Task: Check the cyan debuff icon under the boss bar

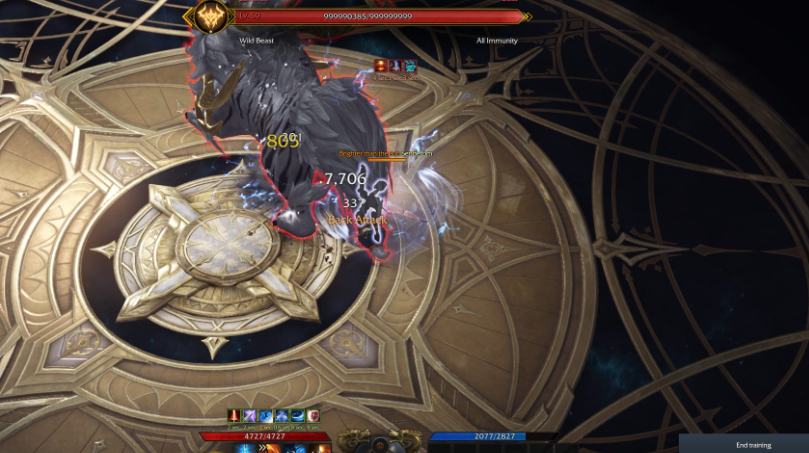Action: (x=409, y=66)
